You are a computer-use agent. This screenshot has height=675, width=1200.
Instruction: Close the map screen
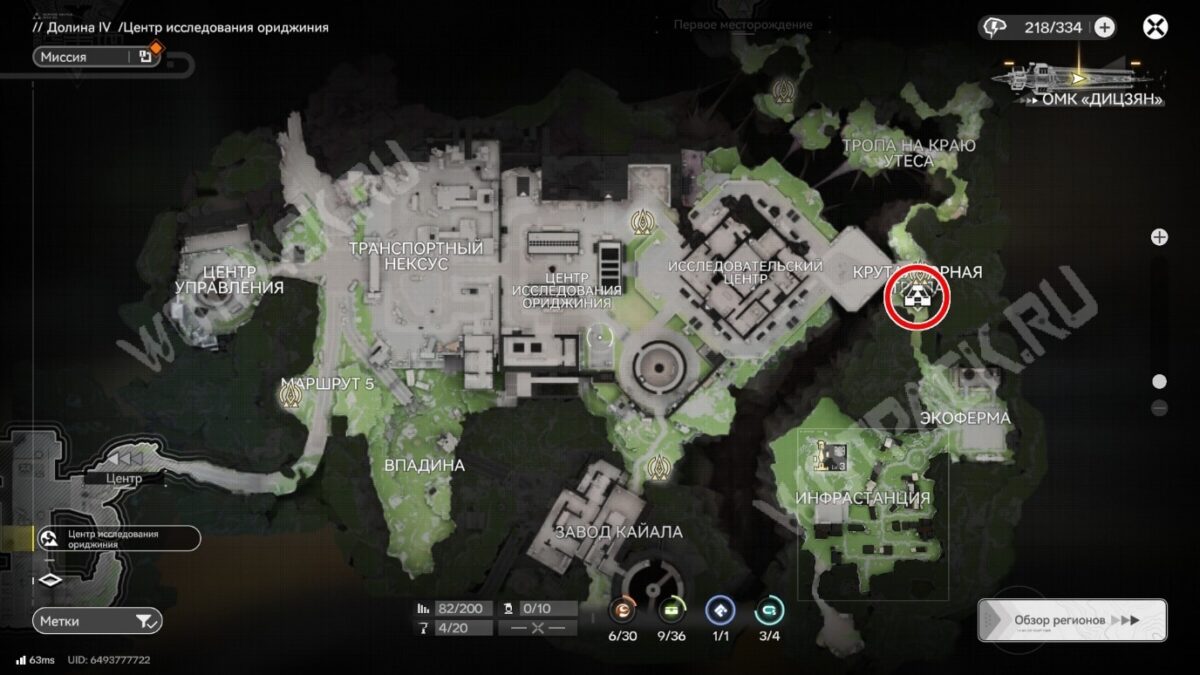coord(1155,27)
